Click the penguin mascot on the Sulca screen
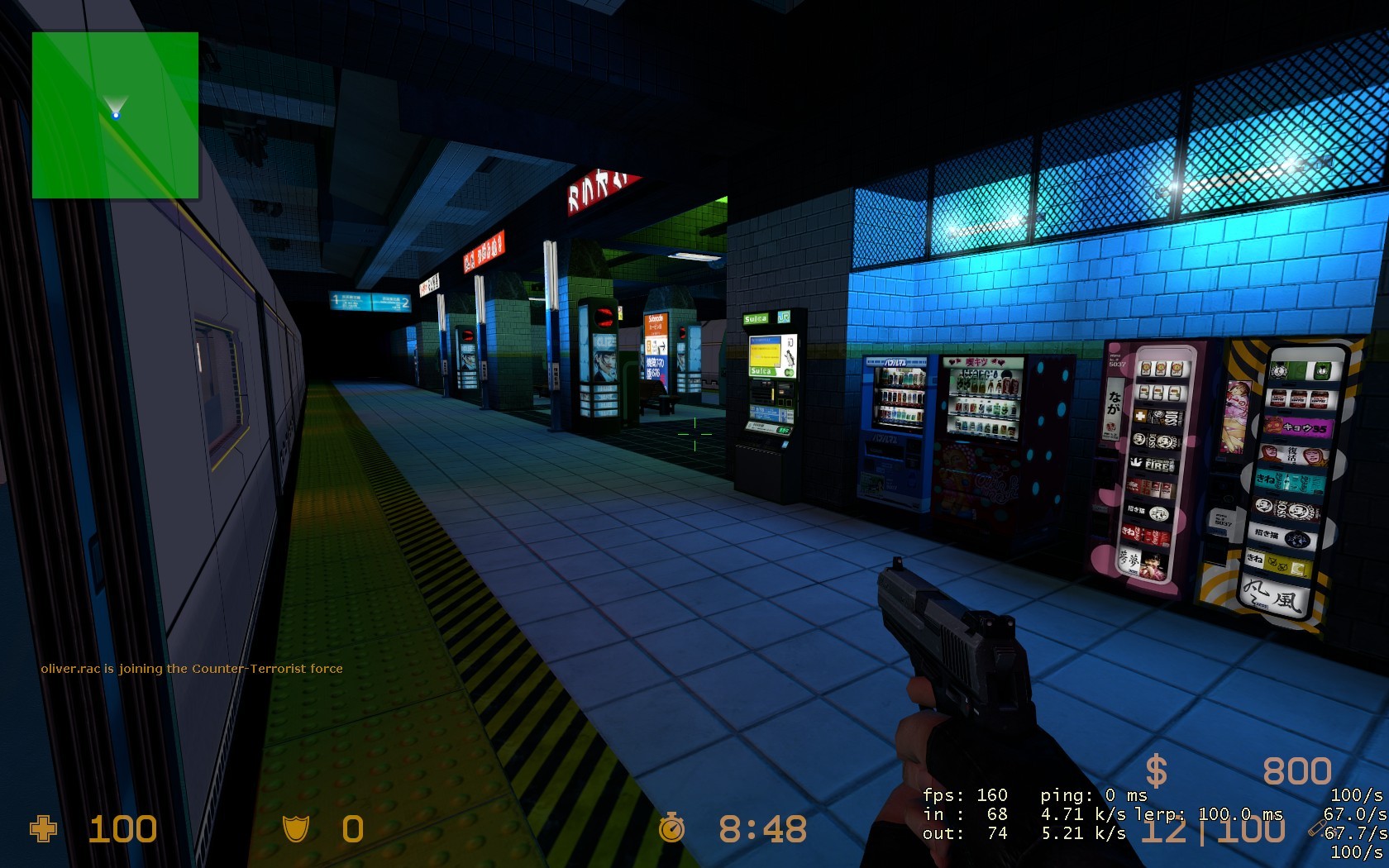This screenshot has height=868, width=1389. [790, 355]
